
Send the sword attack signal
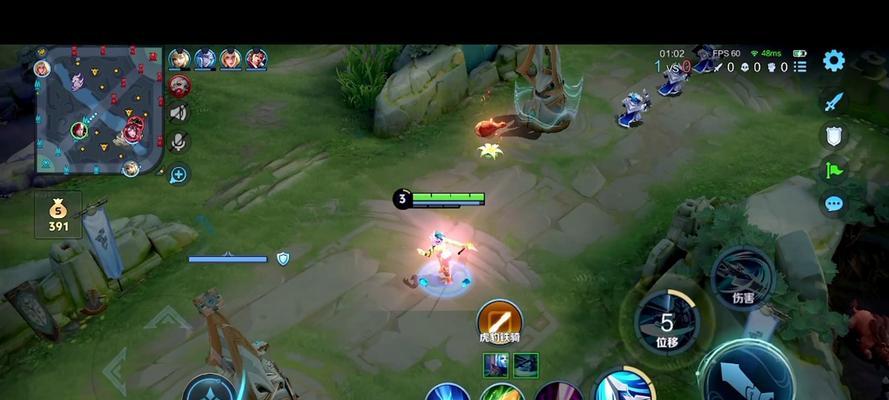[x=833, y=101]
